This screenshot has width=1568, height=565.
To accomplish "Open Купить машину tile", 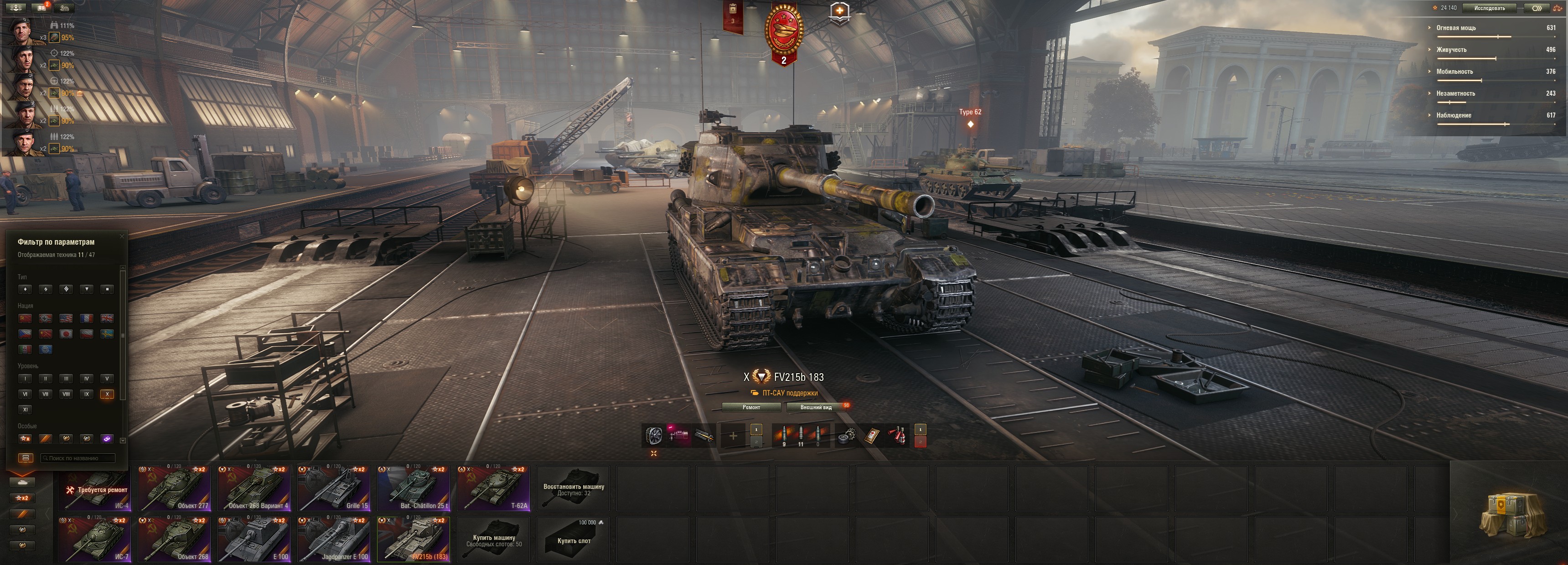I will coord(493,539).
